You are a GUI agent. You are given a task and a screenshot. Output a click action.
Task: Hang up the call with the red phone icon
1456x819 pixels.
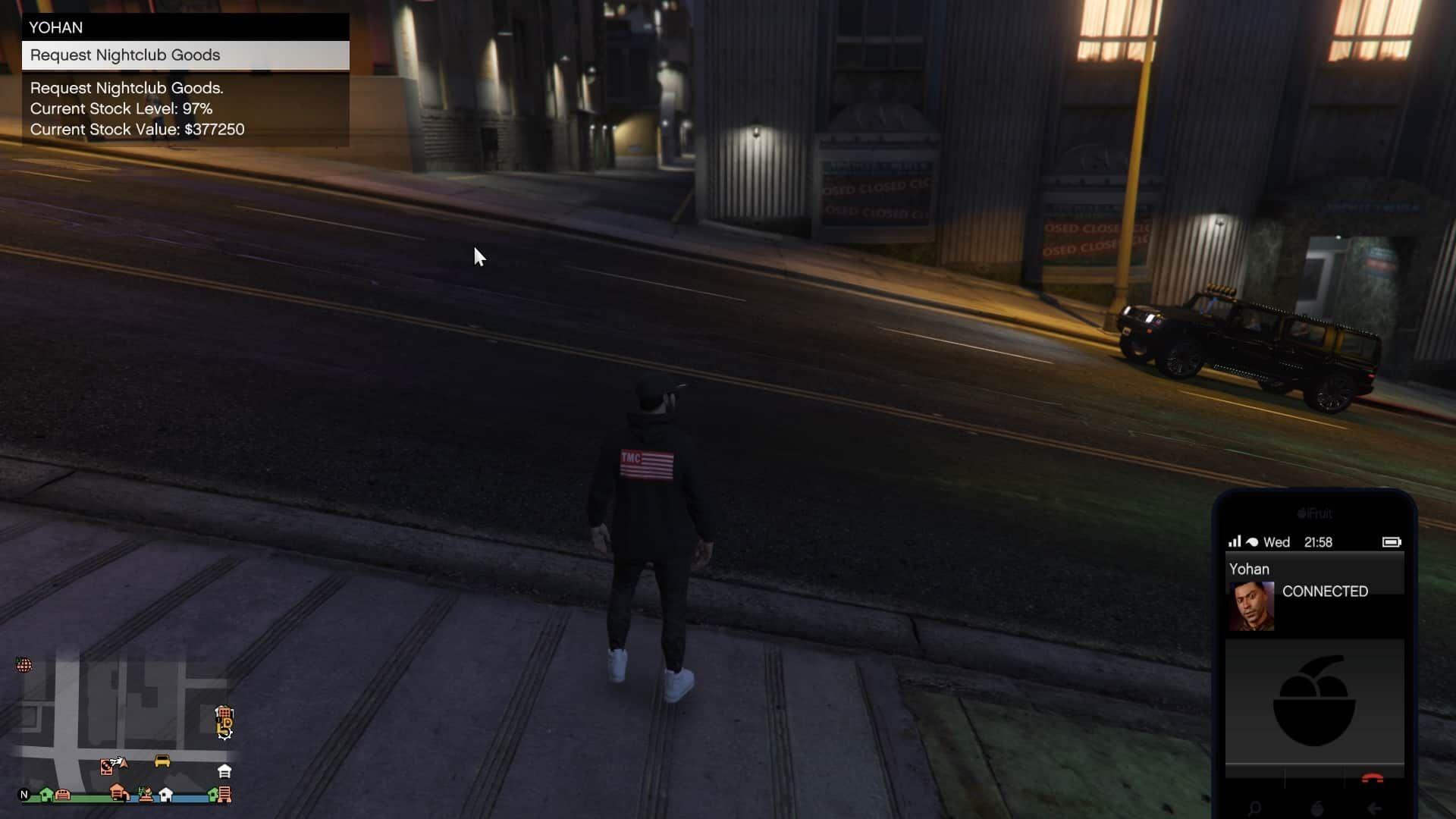(x=1372, y=778)
